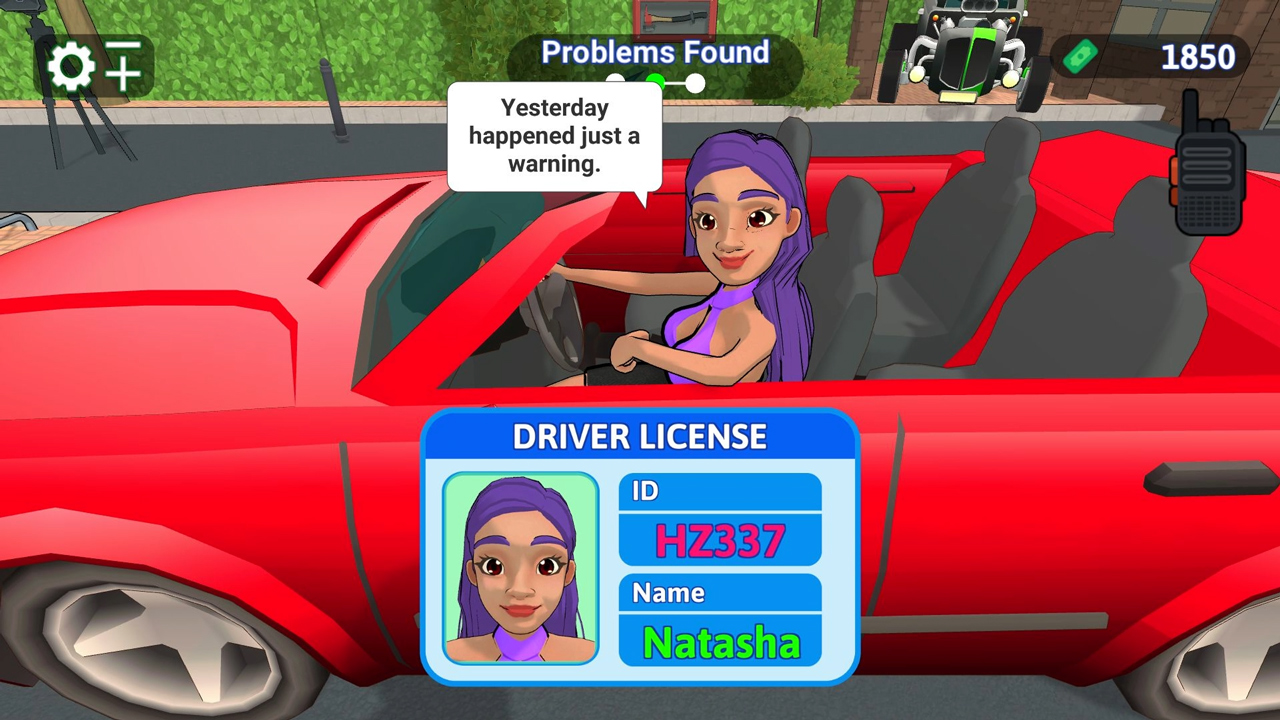Select the Name field showing Natasha
The image size is (1280, 720).
tap(719, 643)
